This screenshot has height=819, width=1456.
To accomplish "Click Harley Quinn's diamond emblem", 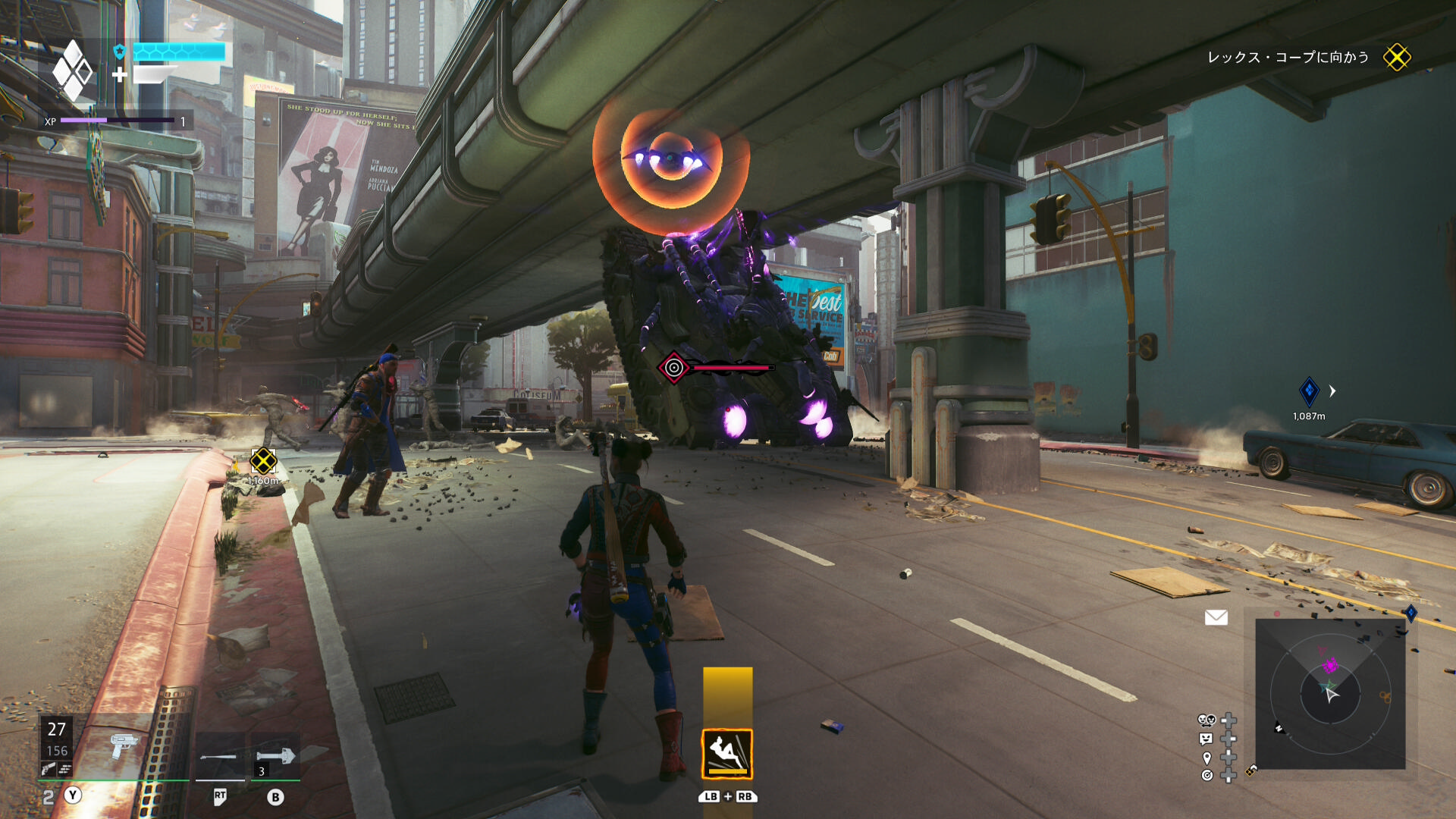I will click(73, 71).
